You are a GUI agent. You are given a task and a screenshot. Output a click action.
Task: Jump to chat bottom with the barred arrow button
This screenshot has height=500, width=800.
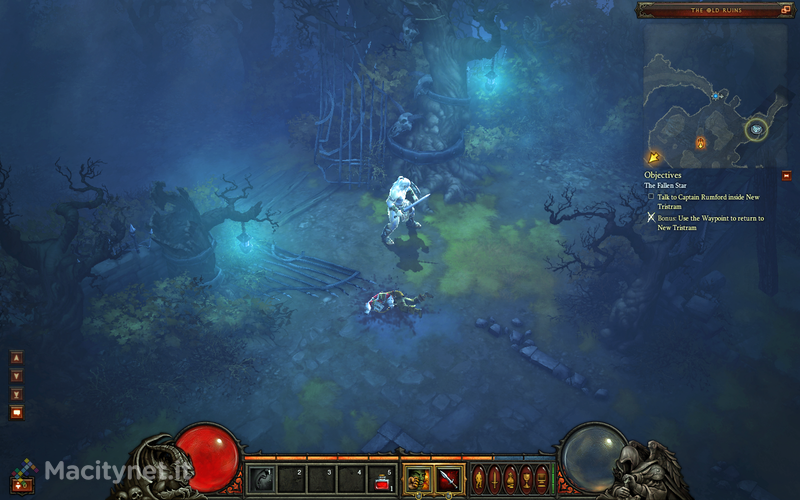tap(16, 394)
